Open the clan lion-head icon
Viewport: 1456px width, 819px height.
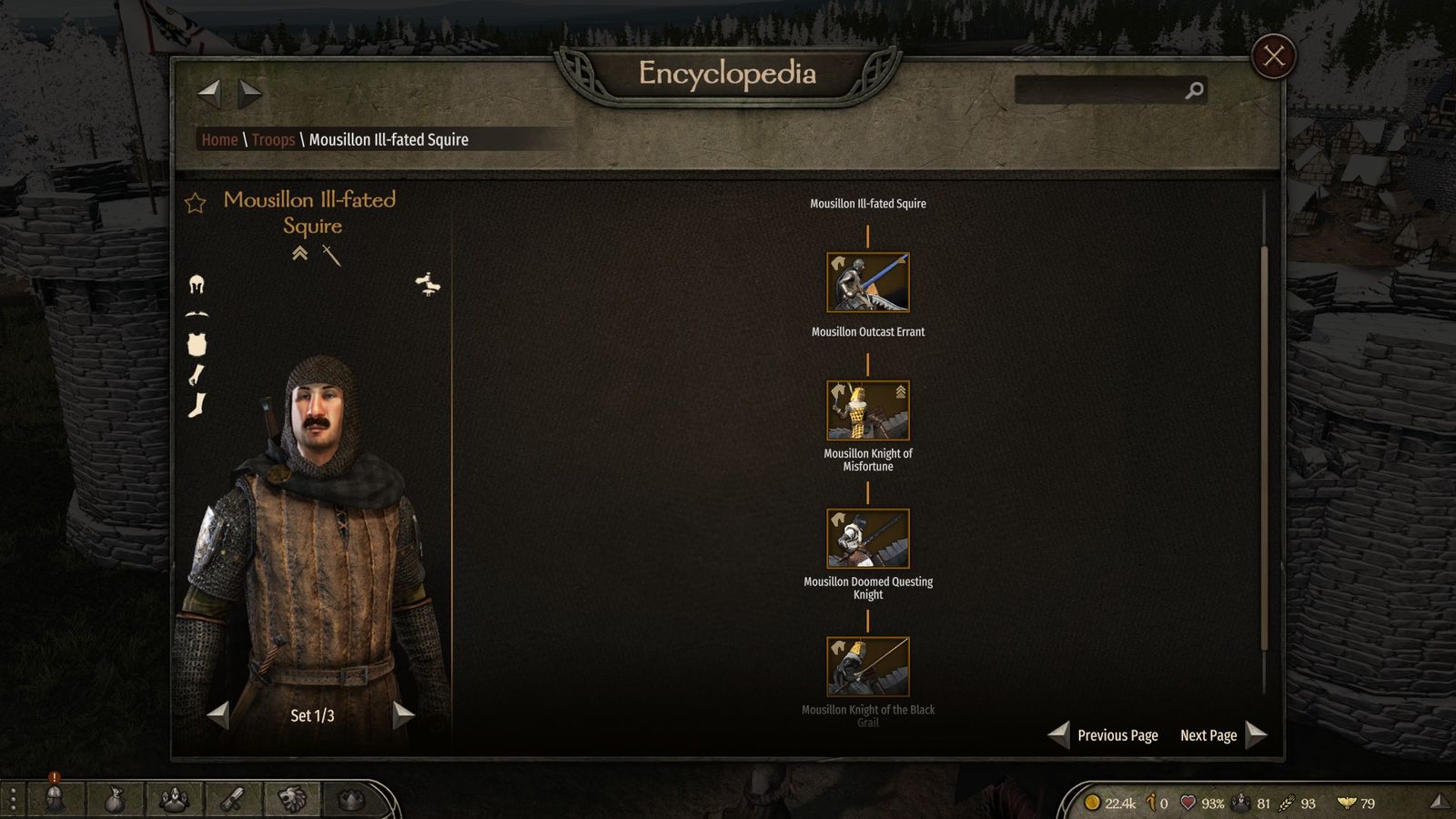291,800
